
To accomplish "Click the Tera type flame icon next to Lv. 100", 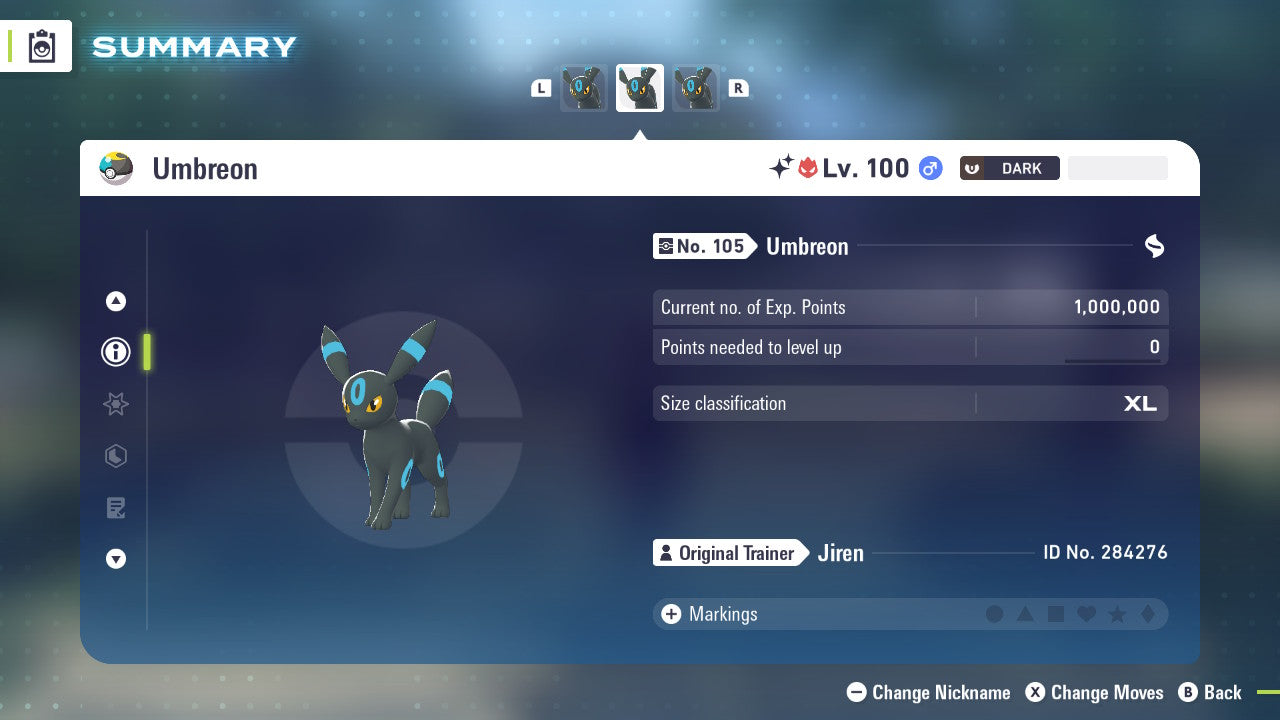I will tap(810, 168).
